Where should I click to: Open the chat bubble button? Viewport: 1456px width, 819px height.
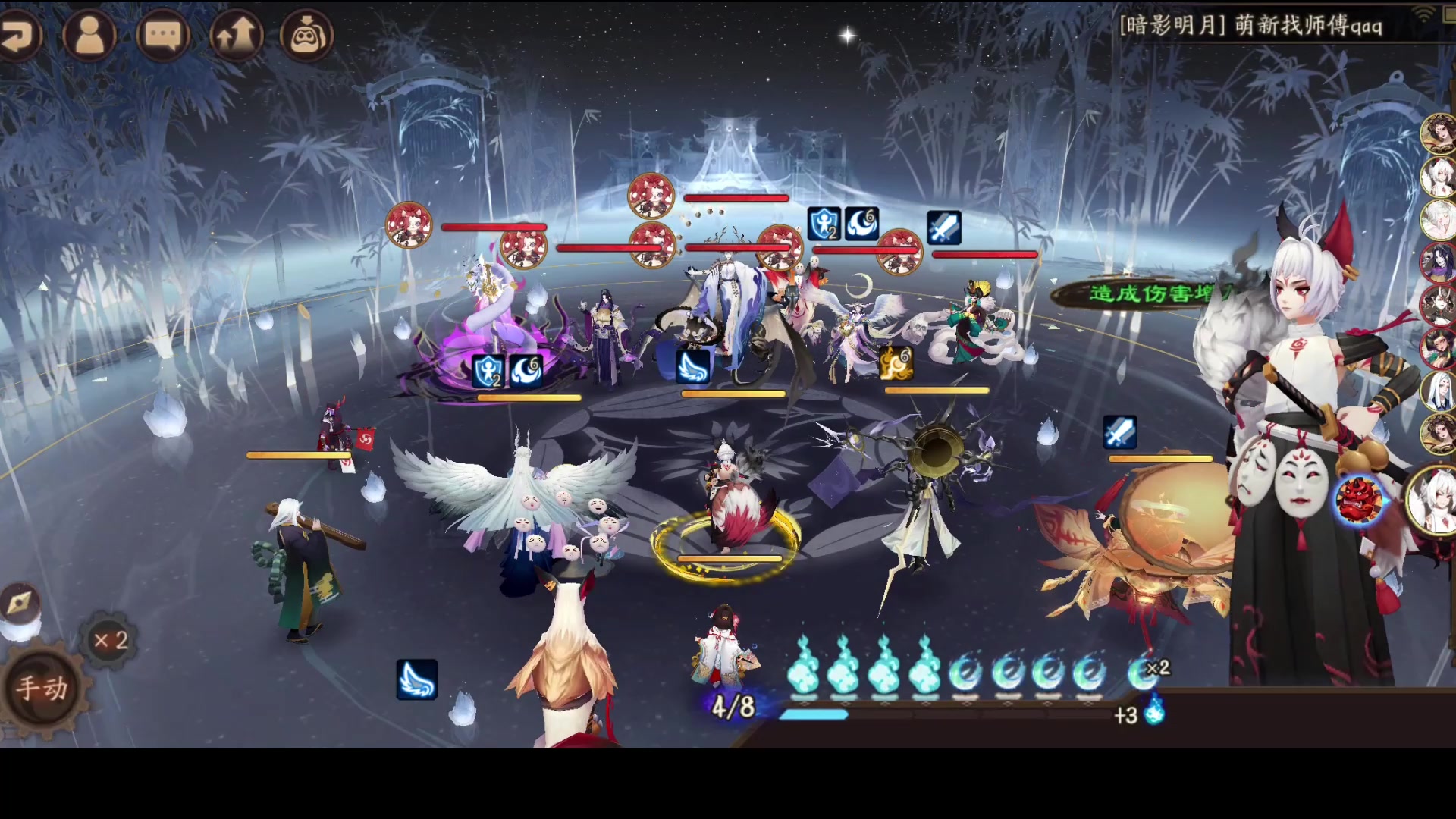(162, 35)
